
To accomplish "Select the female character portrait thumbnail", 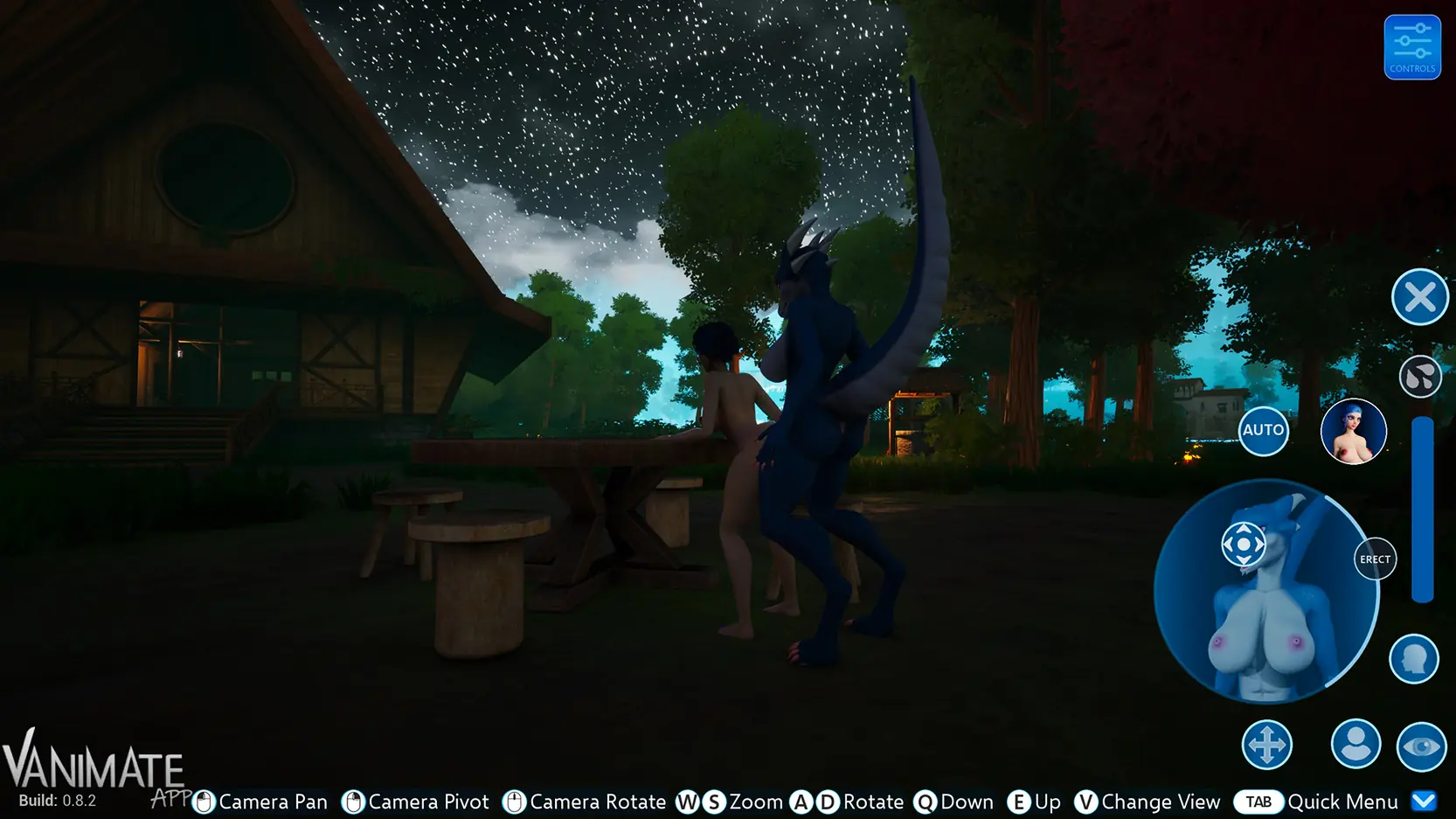I will 1354,431.
